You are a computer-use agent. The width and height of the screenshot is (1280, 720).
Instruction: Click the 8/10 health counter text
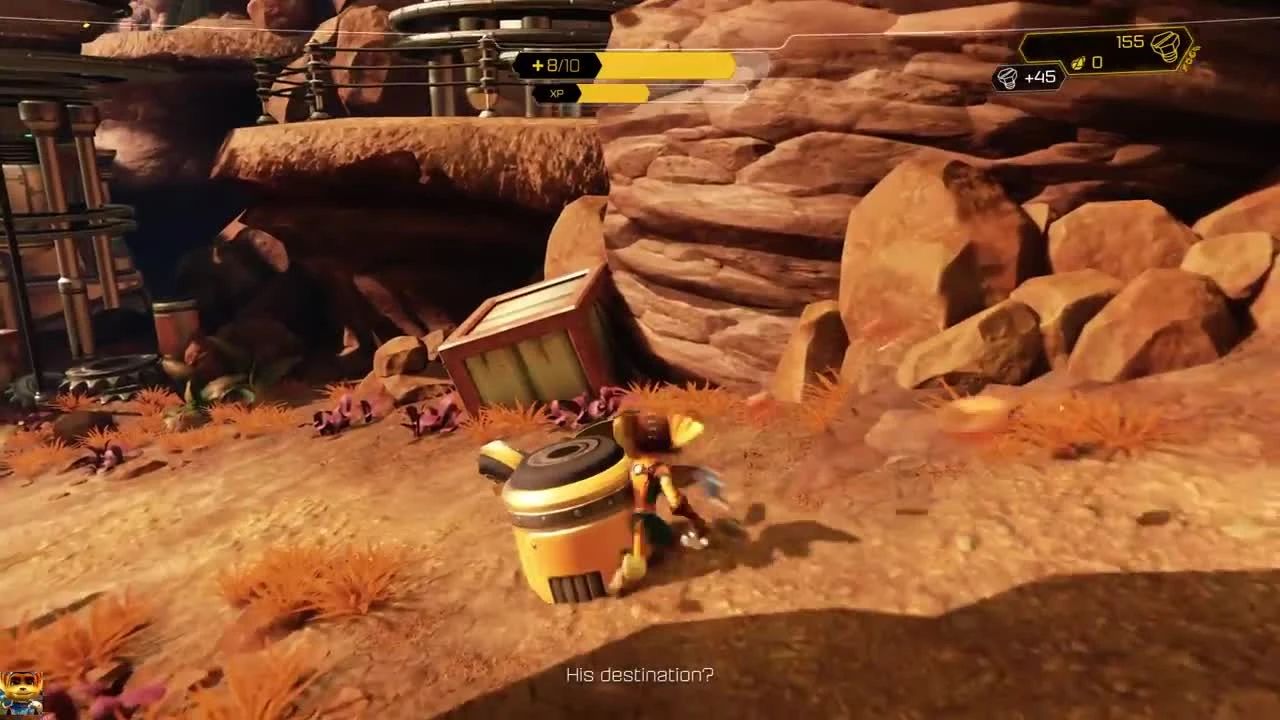(x=563, y=66)
